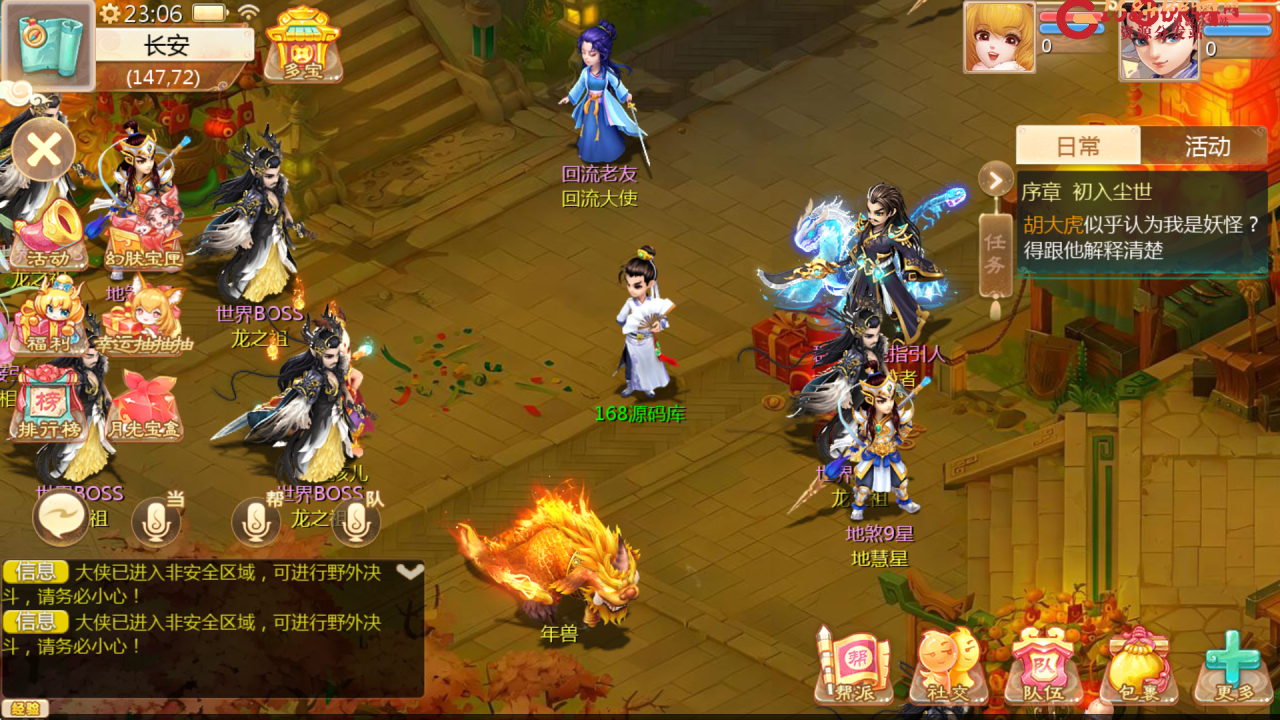Open the chat bubble button
1280x720 pixels.
click(x=61, y=518)
